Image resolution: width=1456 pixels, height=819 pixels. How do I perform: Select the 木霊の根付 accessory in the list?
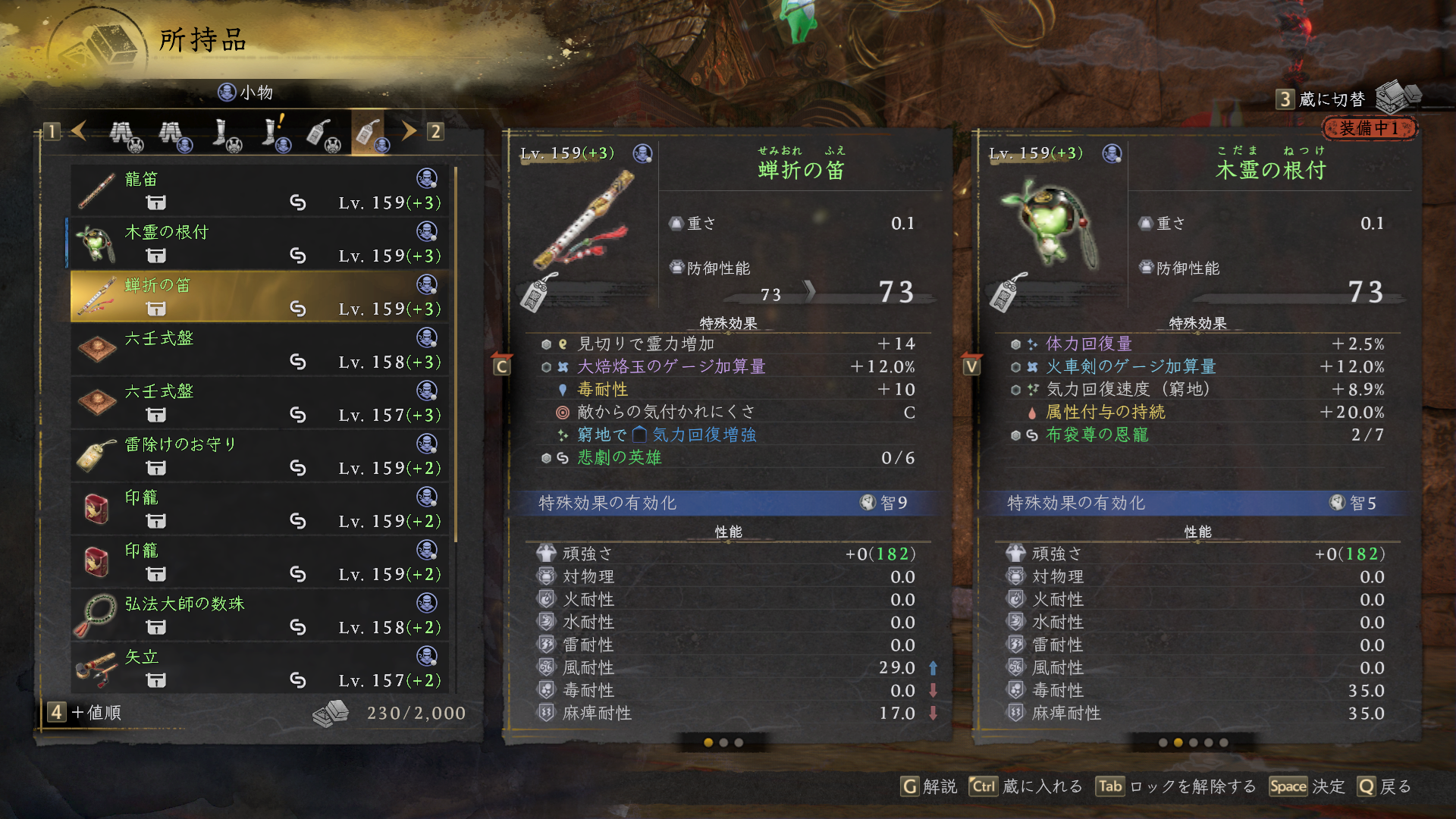(x=259, y=243)
